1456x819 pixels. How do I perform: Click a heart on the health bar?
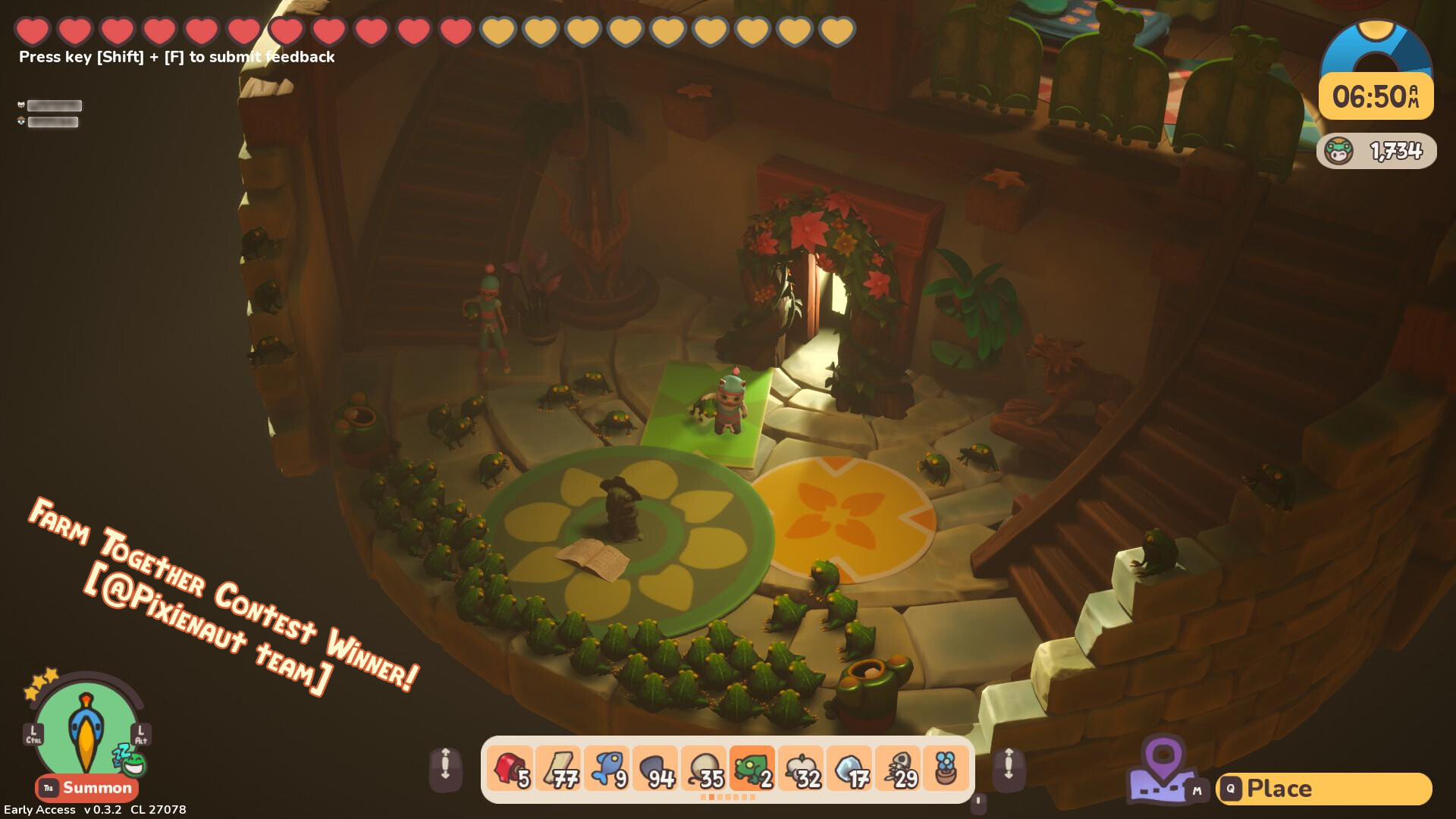coord(32,29)
